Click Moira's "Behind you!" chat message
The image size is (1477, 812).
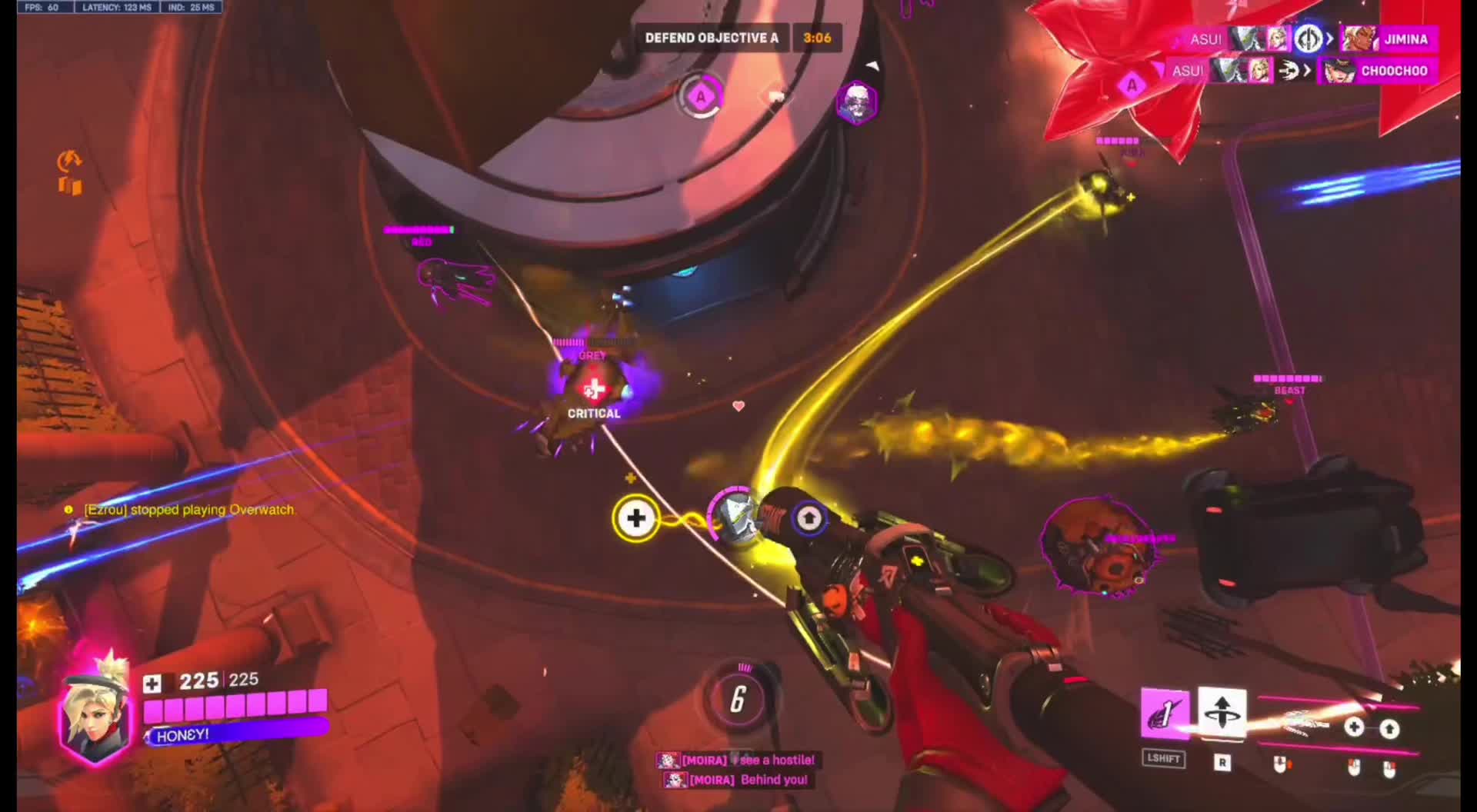pyautogui.click(x=737, y=780)
